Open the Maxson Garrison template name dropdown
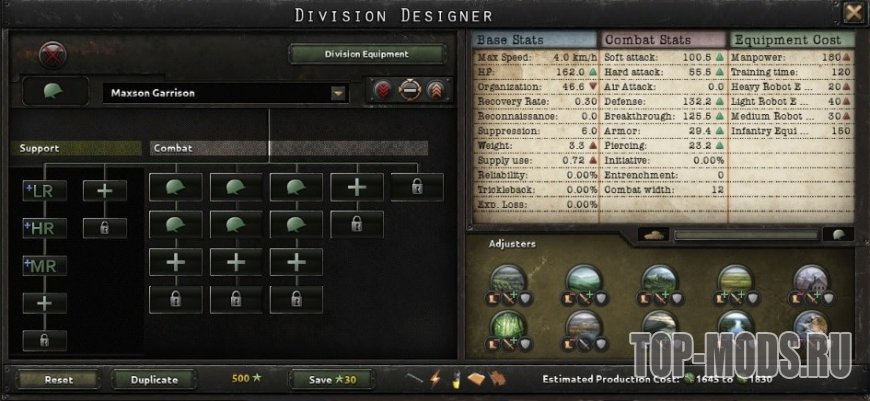 point(339,93)
